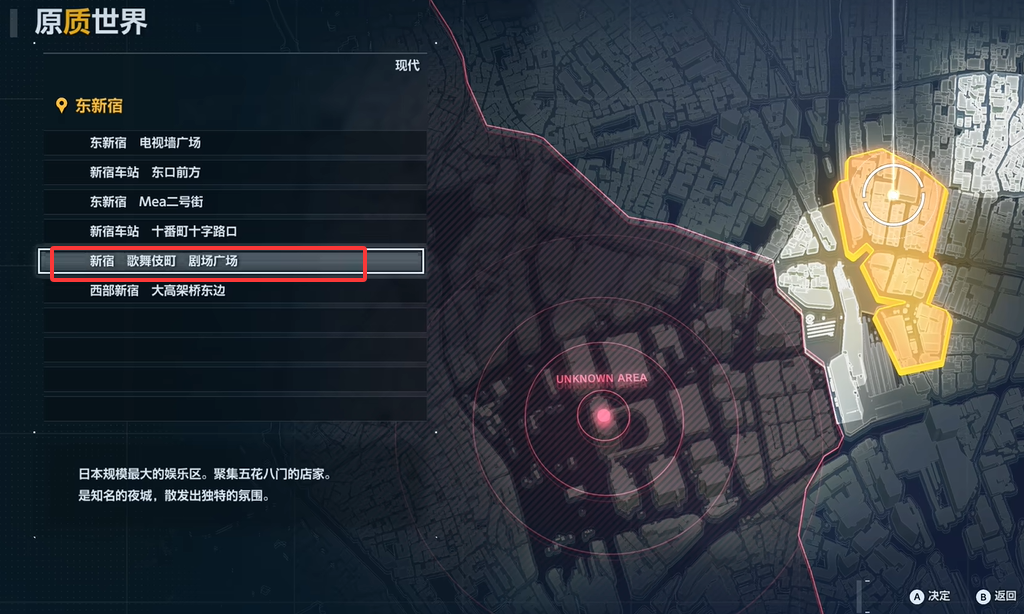The height and width of the screenshot is (614, 1024).
Task: Select 东新宿 电视墙广场 location
Action: 145,143
